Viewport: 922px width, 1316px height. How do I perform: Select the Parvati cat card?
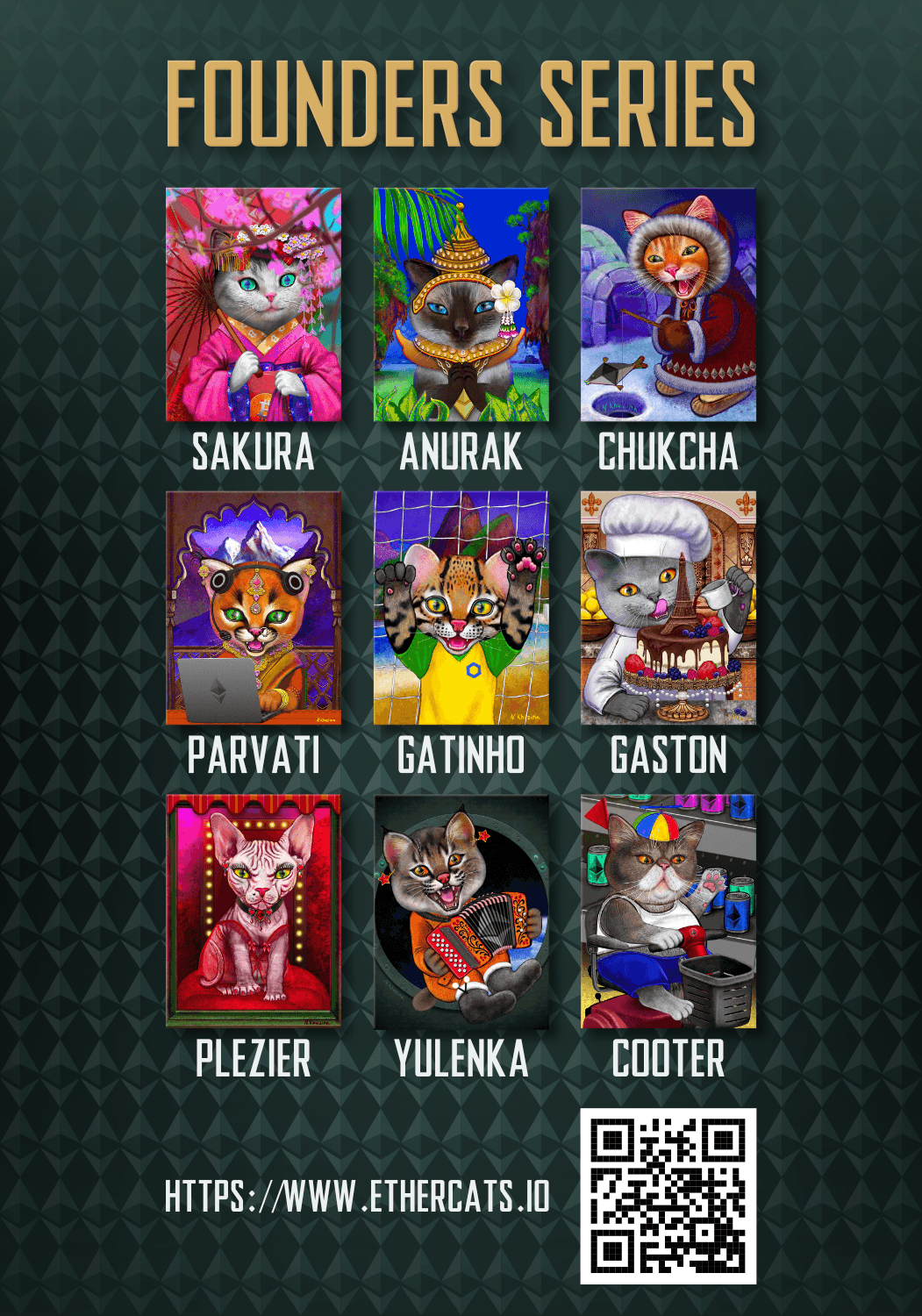tap(254, 608)
